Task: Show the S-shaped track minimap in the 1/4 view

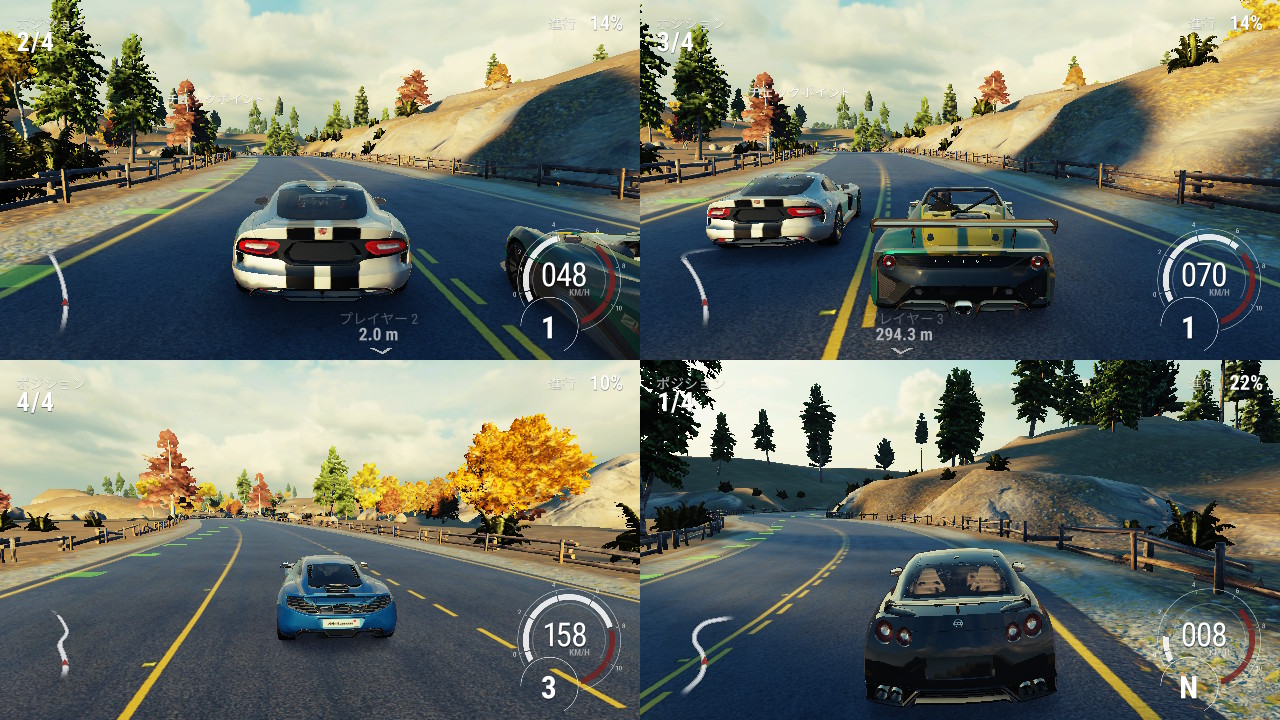Action: tap(706, 654)
